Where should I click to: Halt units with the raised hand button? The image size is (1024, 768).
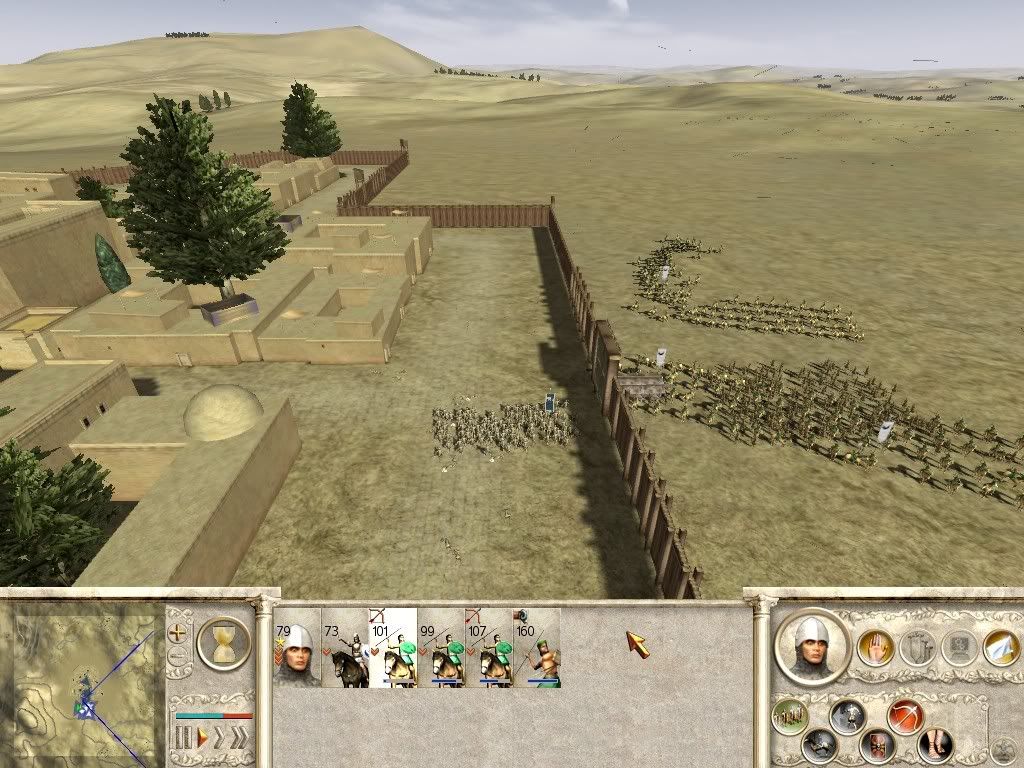click(876, 649)
